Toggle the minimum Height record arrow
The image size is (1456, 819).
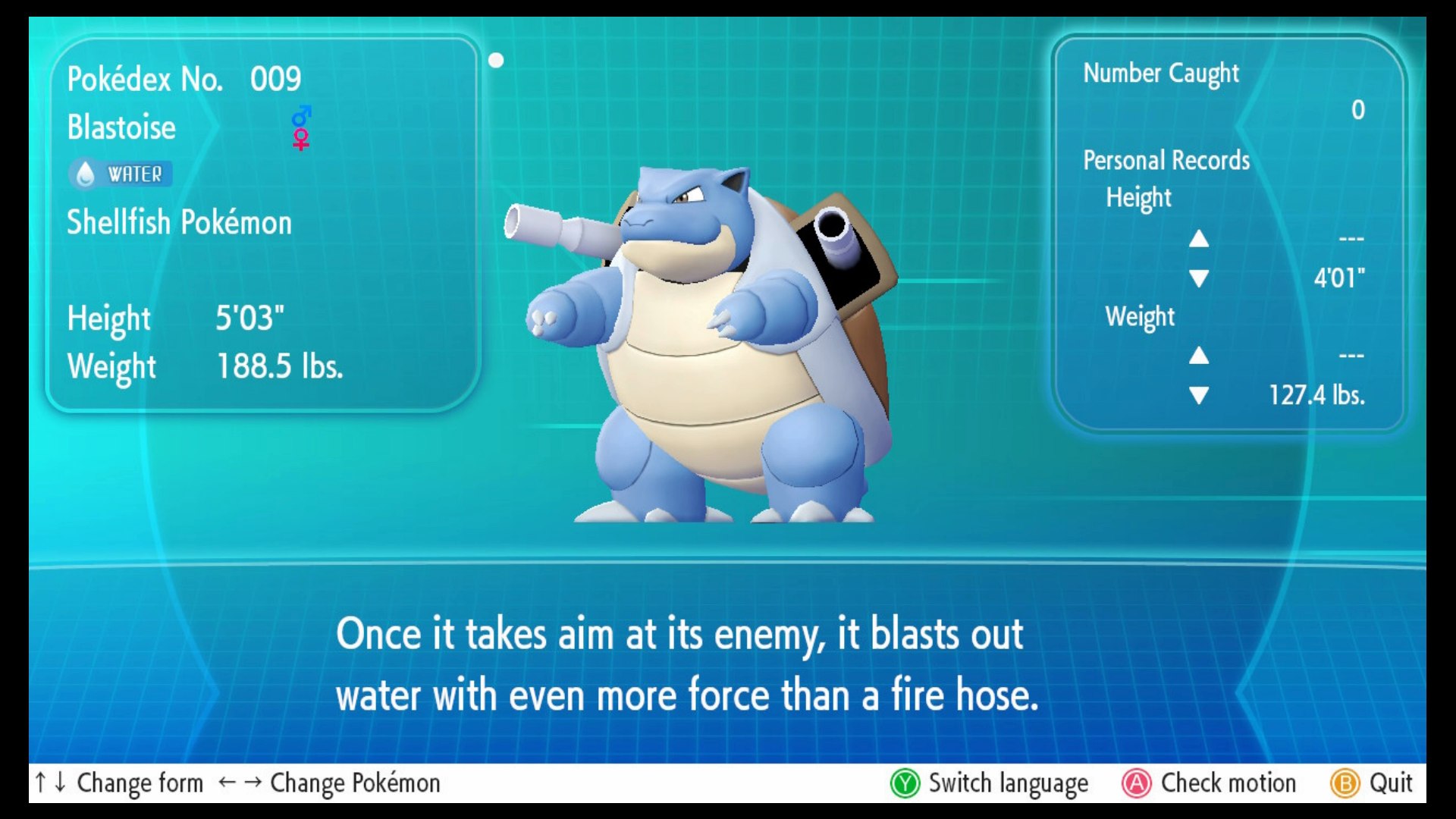tap(1198, 278)
